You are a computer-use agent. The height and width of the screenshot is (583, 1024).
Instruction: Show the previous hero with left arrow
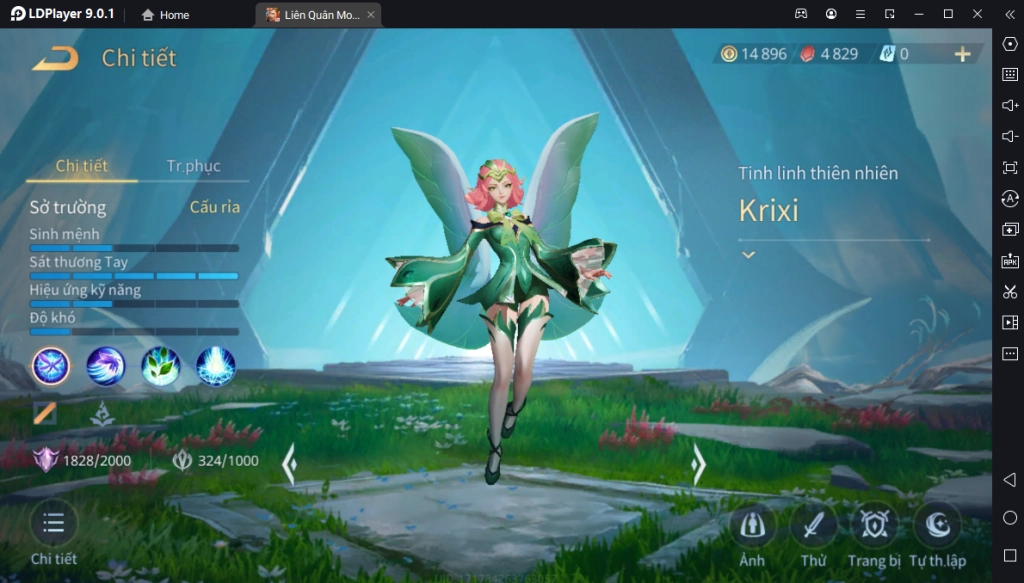coord(289,464)
